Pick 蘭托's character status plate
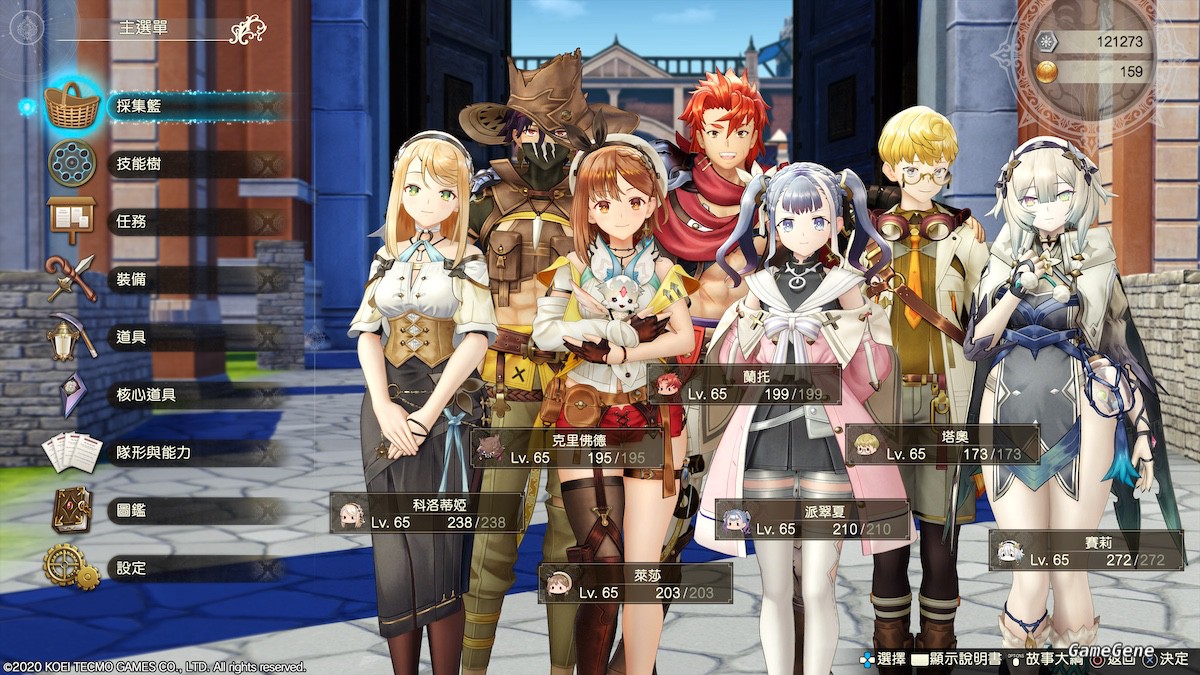This screenshot has width=1200, height=675. [x=742, y=384]
